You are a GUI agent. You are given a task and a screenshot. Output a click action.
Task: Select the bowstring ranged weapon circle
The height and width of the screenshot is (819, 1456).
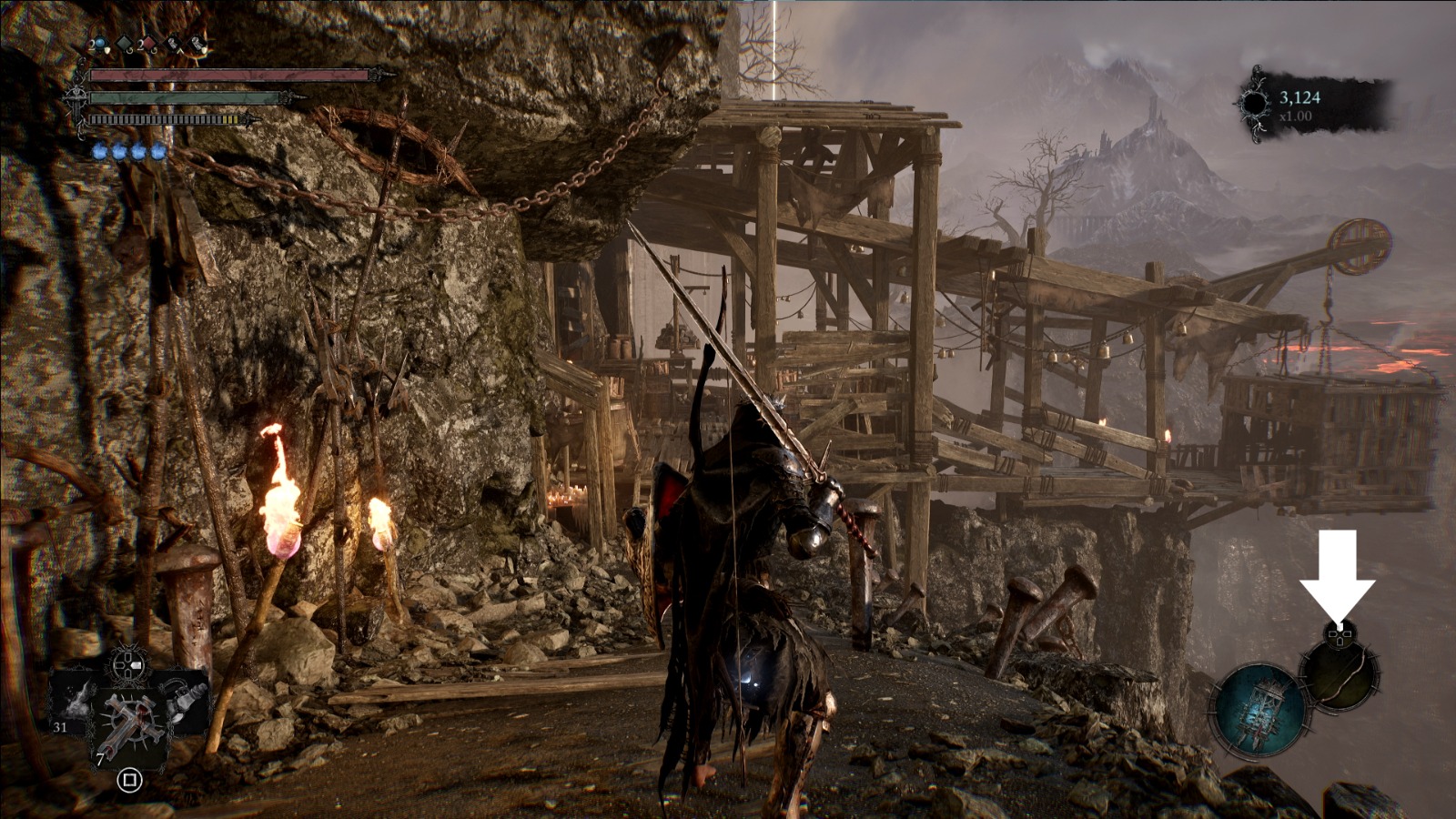(1340, 677)
